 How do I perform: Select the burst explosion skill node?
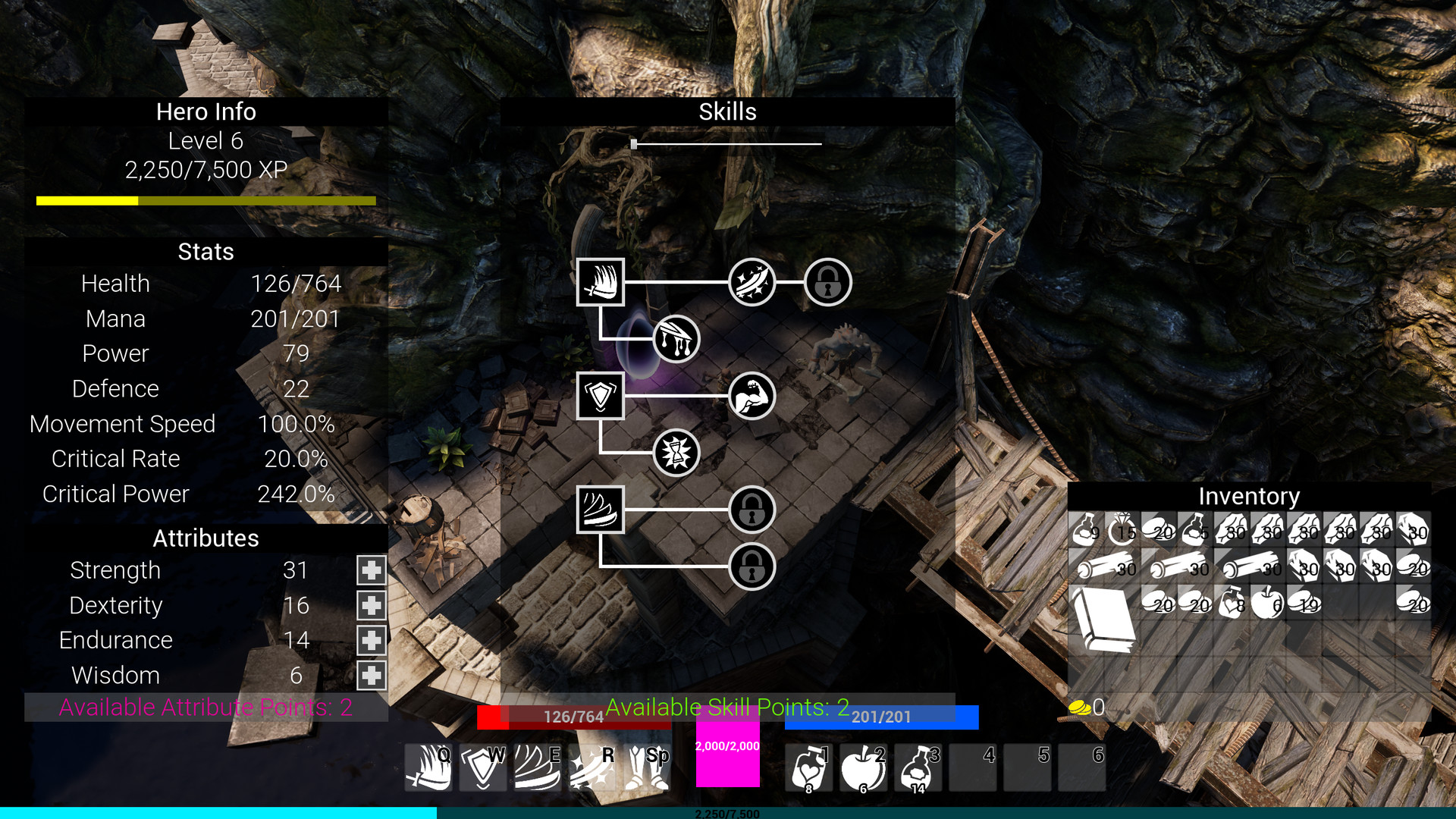pos(676,453)
